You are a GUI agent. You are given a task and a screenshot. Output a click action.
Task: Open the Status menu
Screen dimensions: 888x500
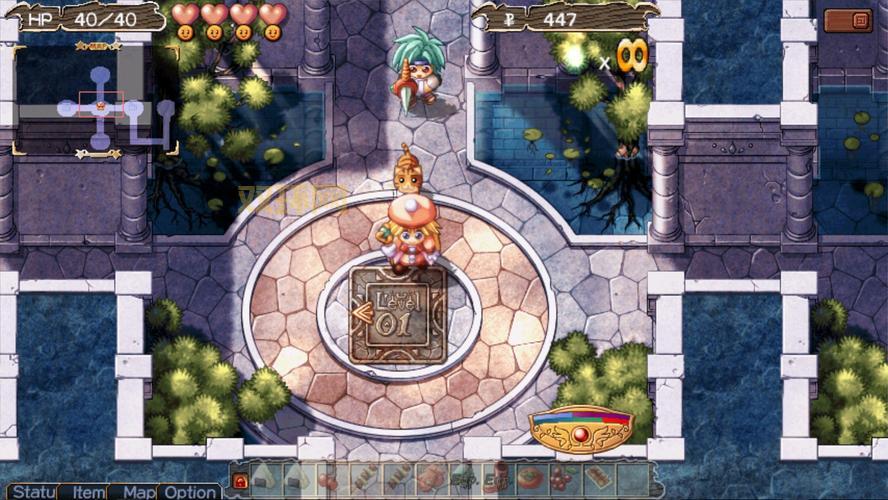pyautogui.click(x=30, y=492)
